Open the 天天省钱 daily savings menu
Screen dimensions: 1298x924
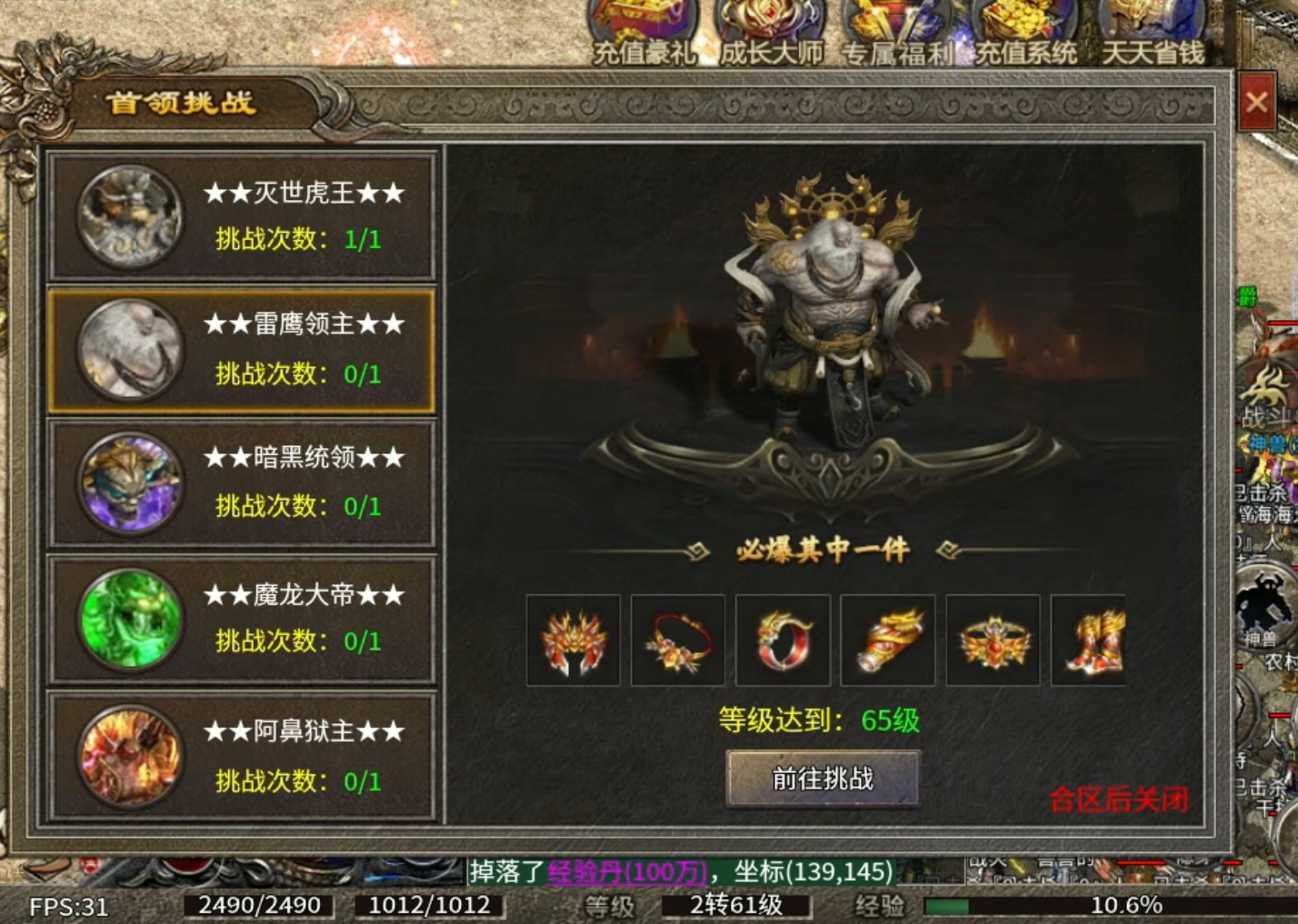1153,32
